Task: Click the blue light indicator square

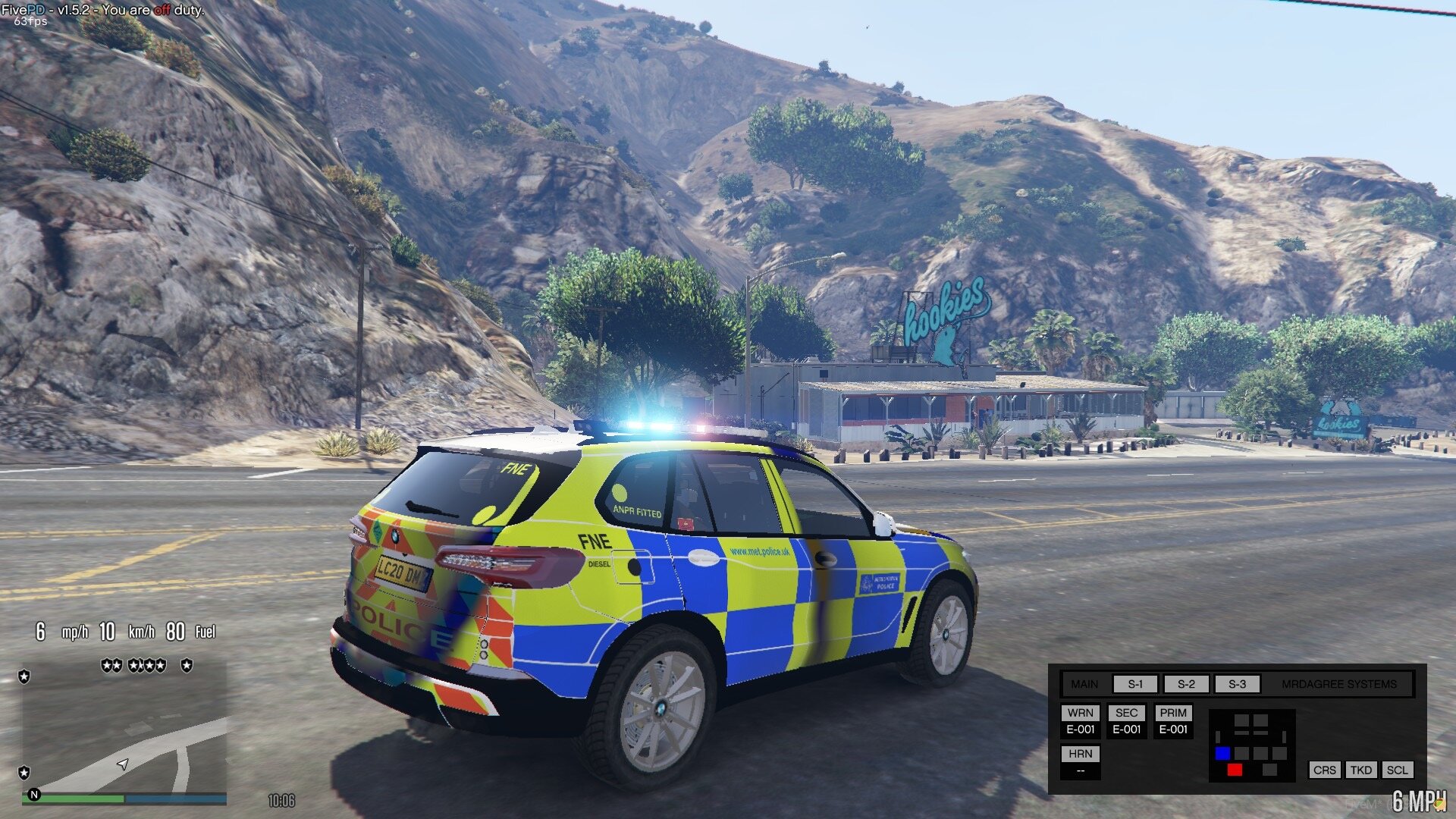Action: coord(1222,753)
